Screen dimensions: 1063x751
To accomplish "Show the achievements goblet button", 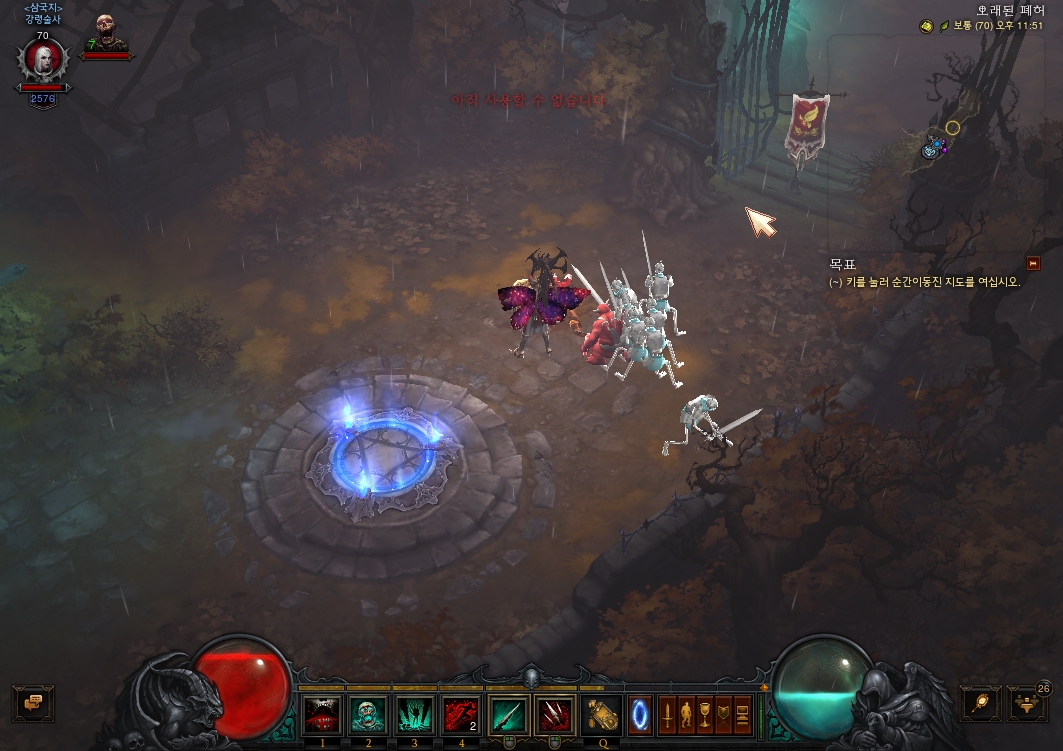I will (705, 714).
